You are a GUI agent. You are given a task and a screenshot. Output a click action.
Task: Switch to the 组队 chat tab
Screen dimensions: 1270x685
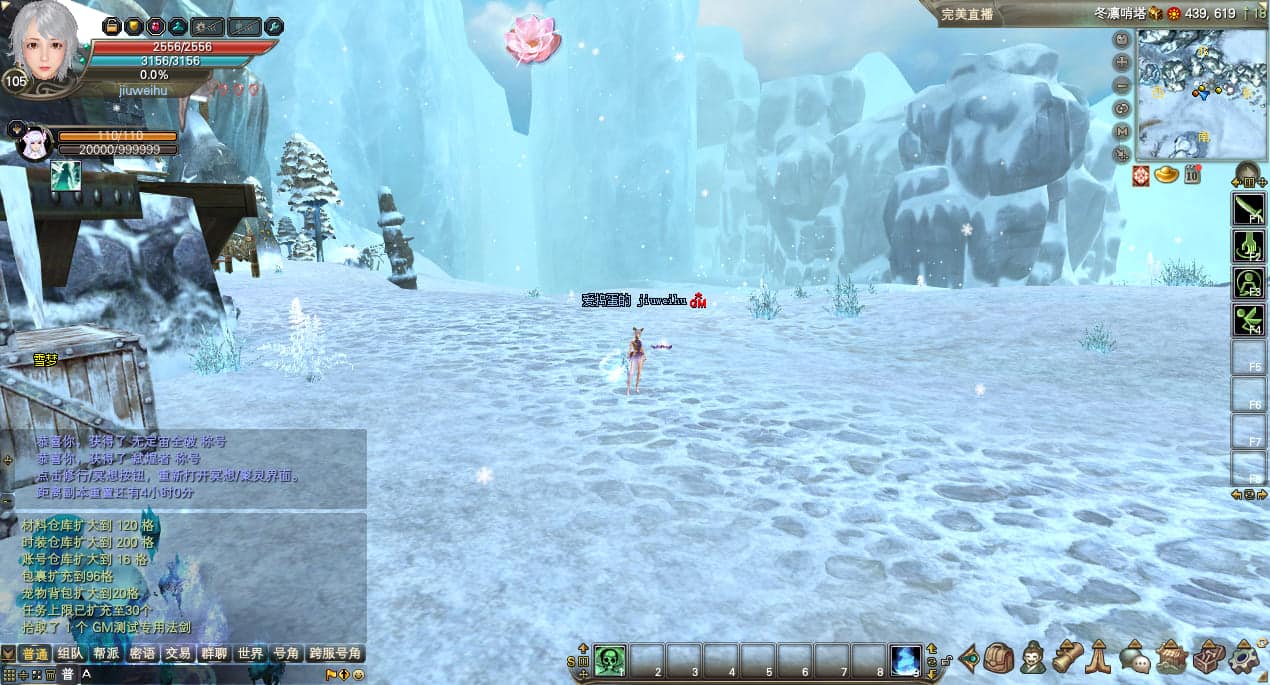70,653
